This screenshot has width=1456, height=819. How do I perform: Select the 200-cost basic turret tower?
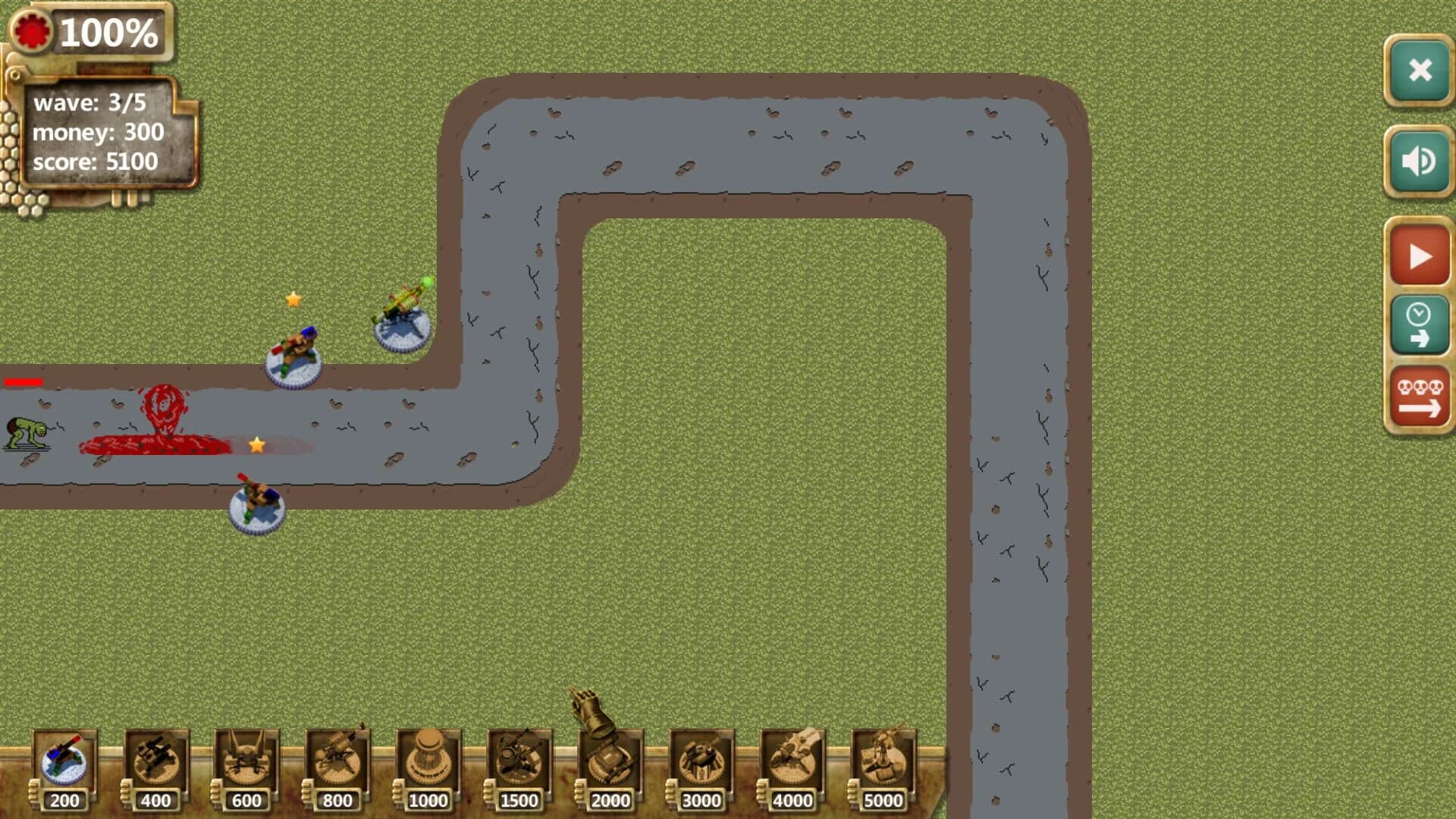[64, 762]
